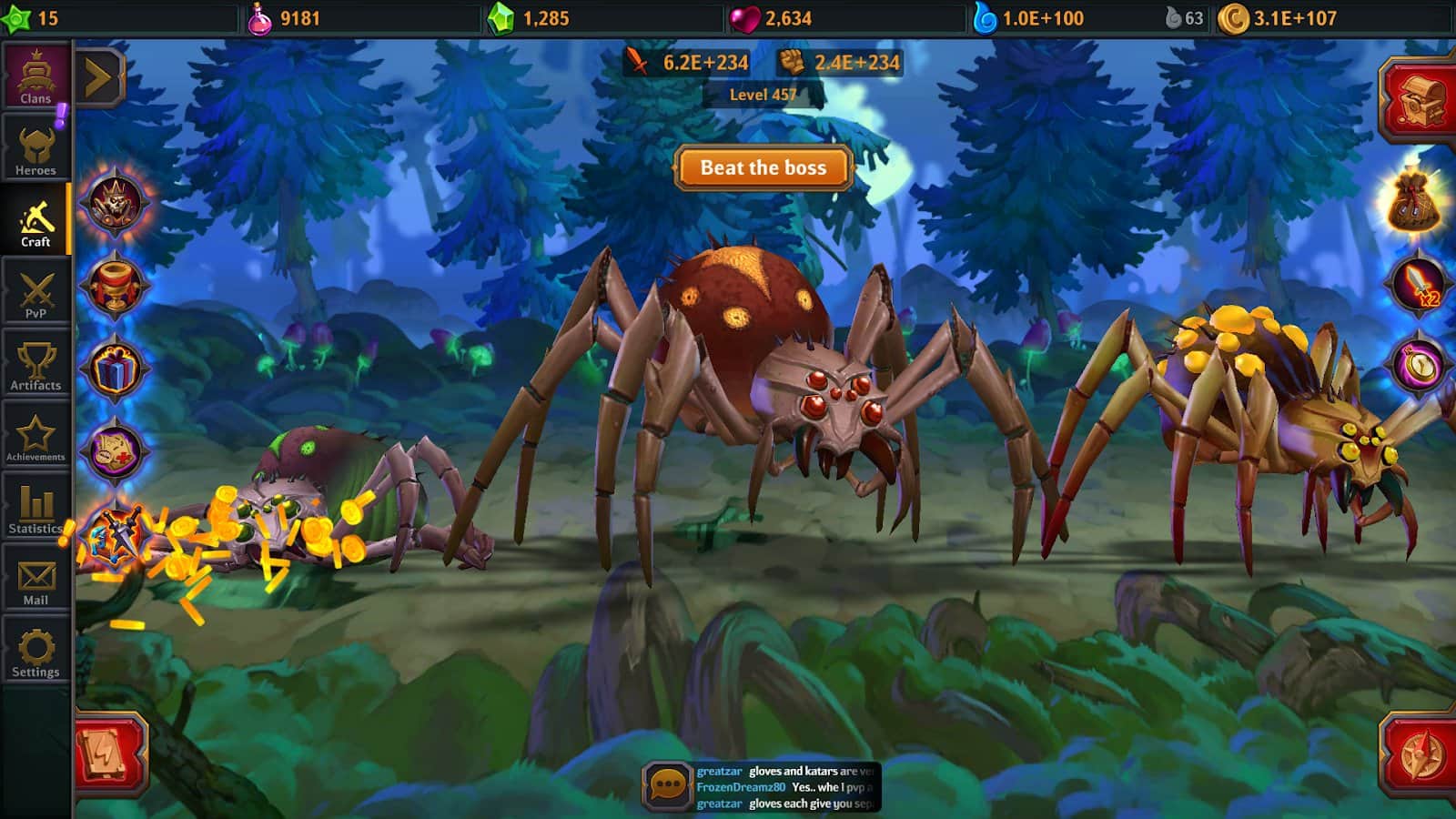Collapse the sidebar with the arrow button
The image size is (1456, 819).
(x=99, y=77)
